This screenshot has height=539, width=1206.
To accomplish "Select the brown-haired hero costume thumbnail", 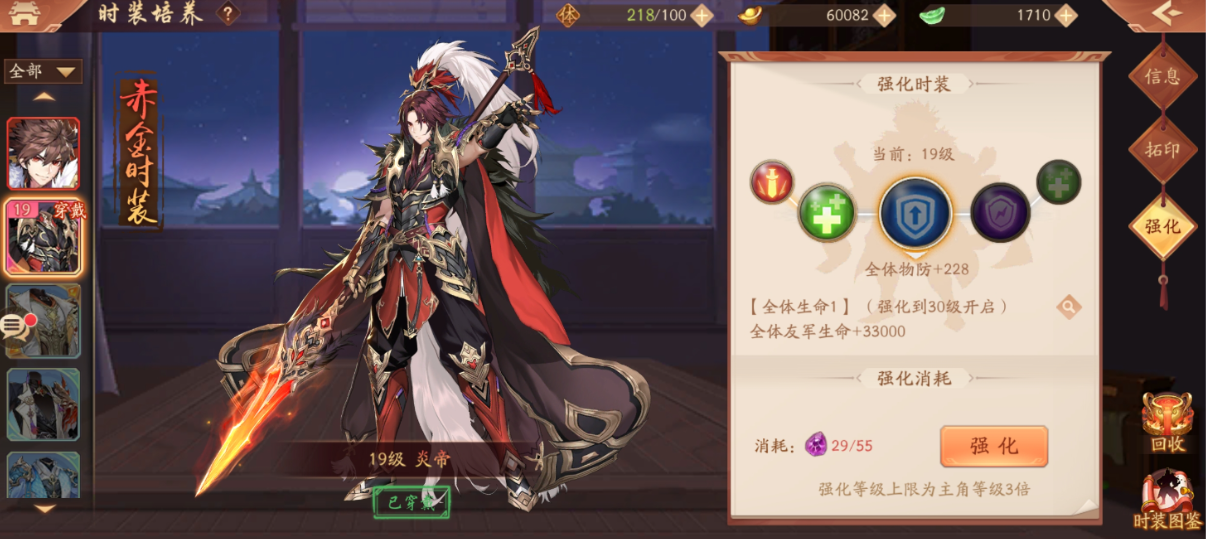I will tap(43, 154).
